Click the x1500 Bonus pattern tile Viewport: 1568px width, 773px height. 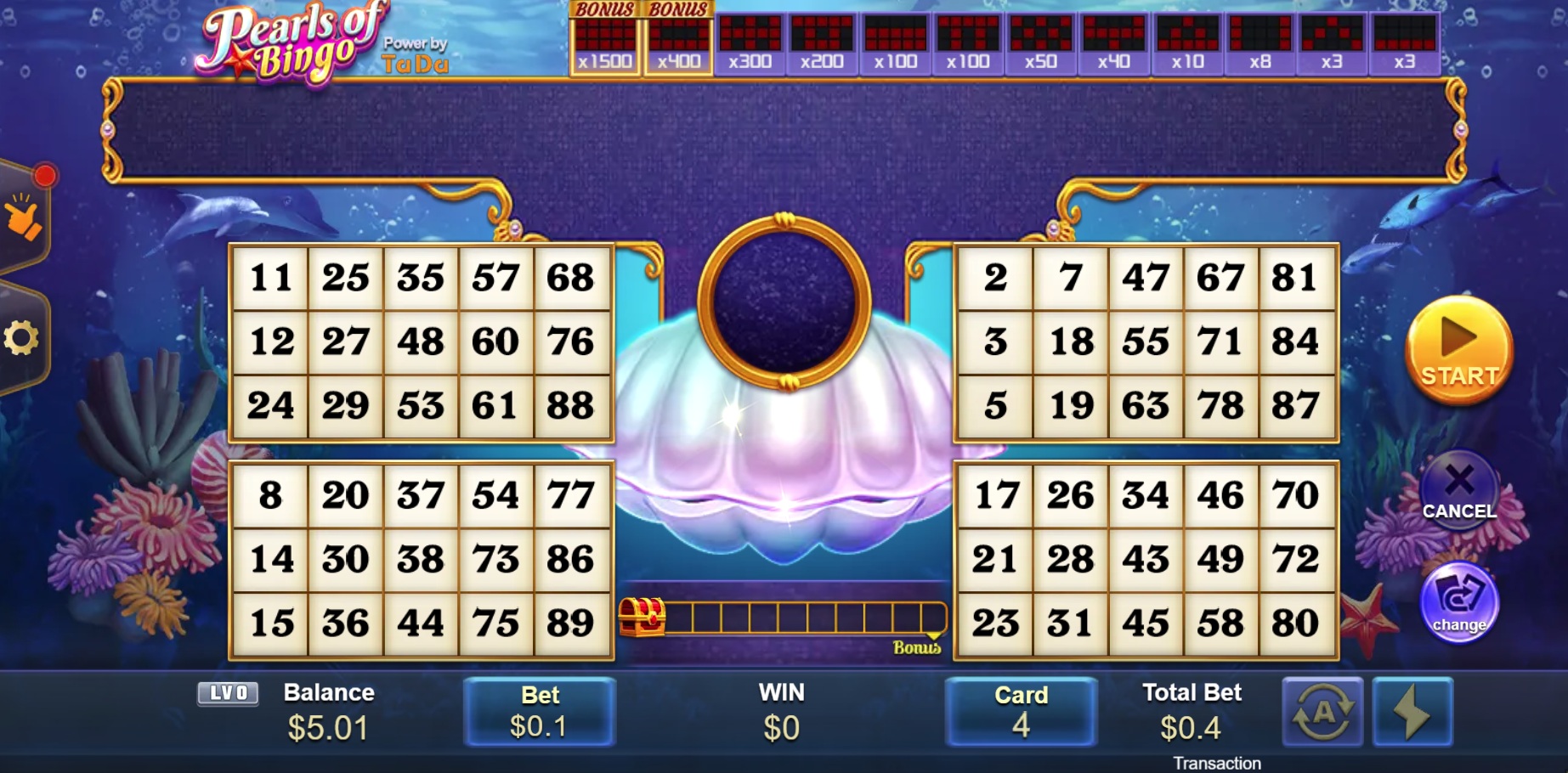tap(605, 38)
